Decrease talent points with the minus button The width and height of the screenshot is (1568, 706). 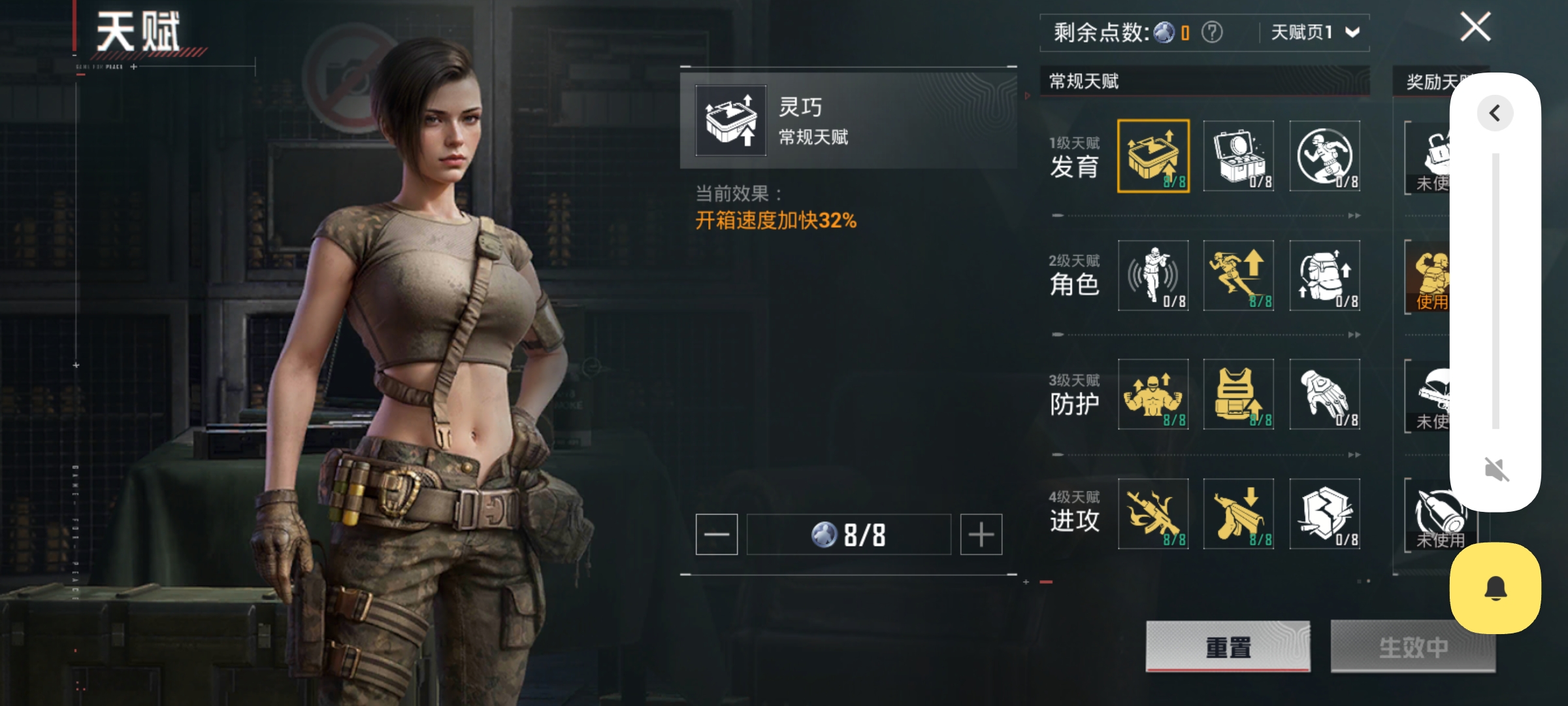pos(717,534)
